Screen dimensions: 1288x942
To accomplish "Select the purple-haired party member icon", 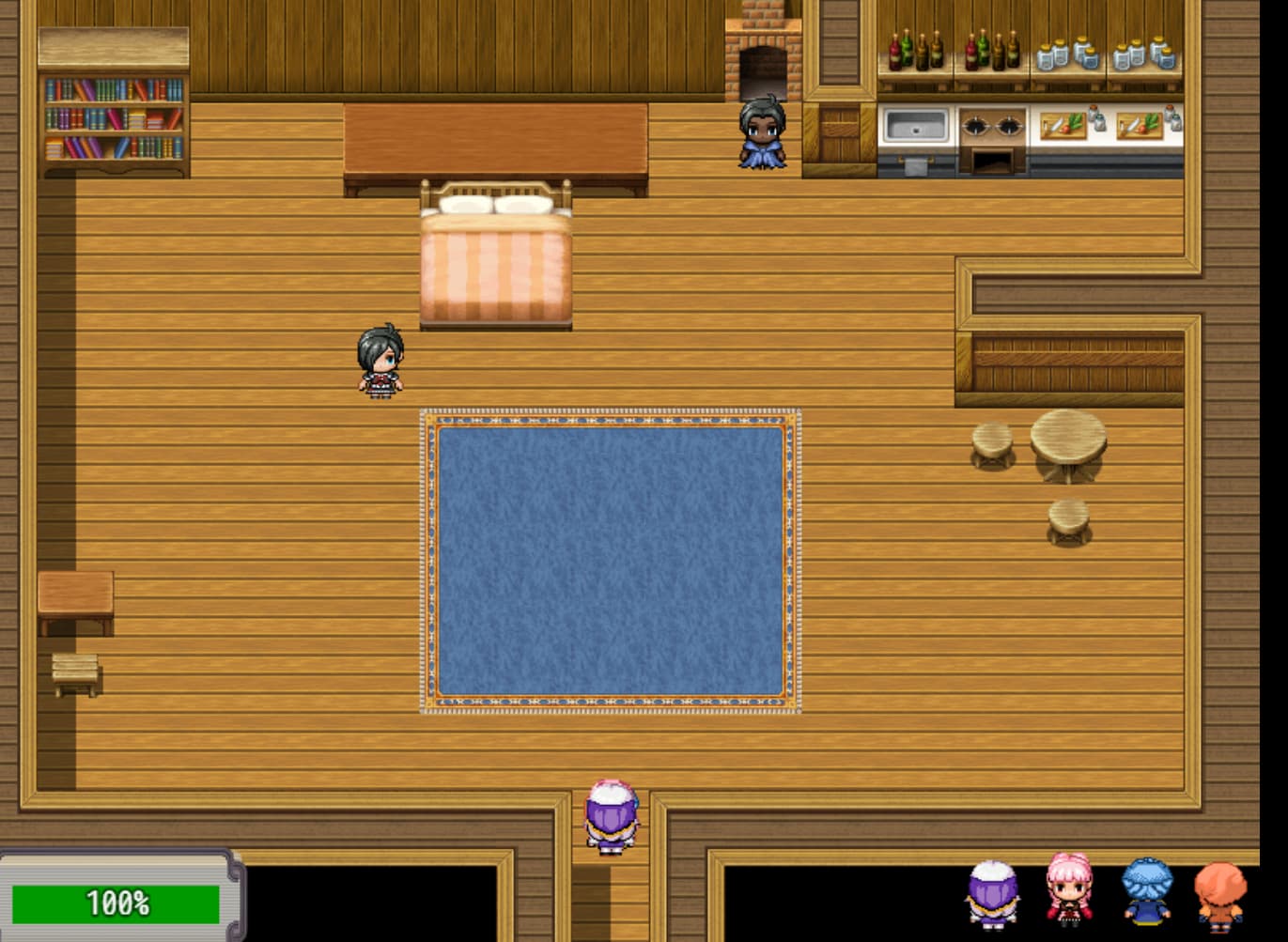I will 993,894.
